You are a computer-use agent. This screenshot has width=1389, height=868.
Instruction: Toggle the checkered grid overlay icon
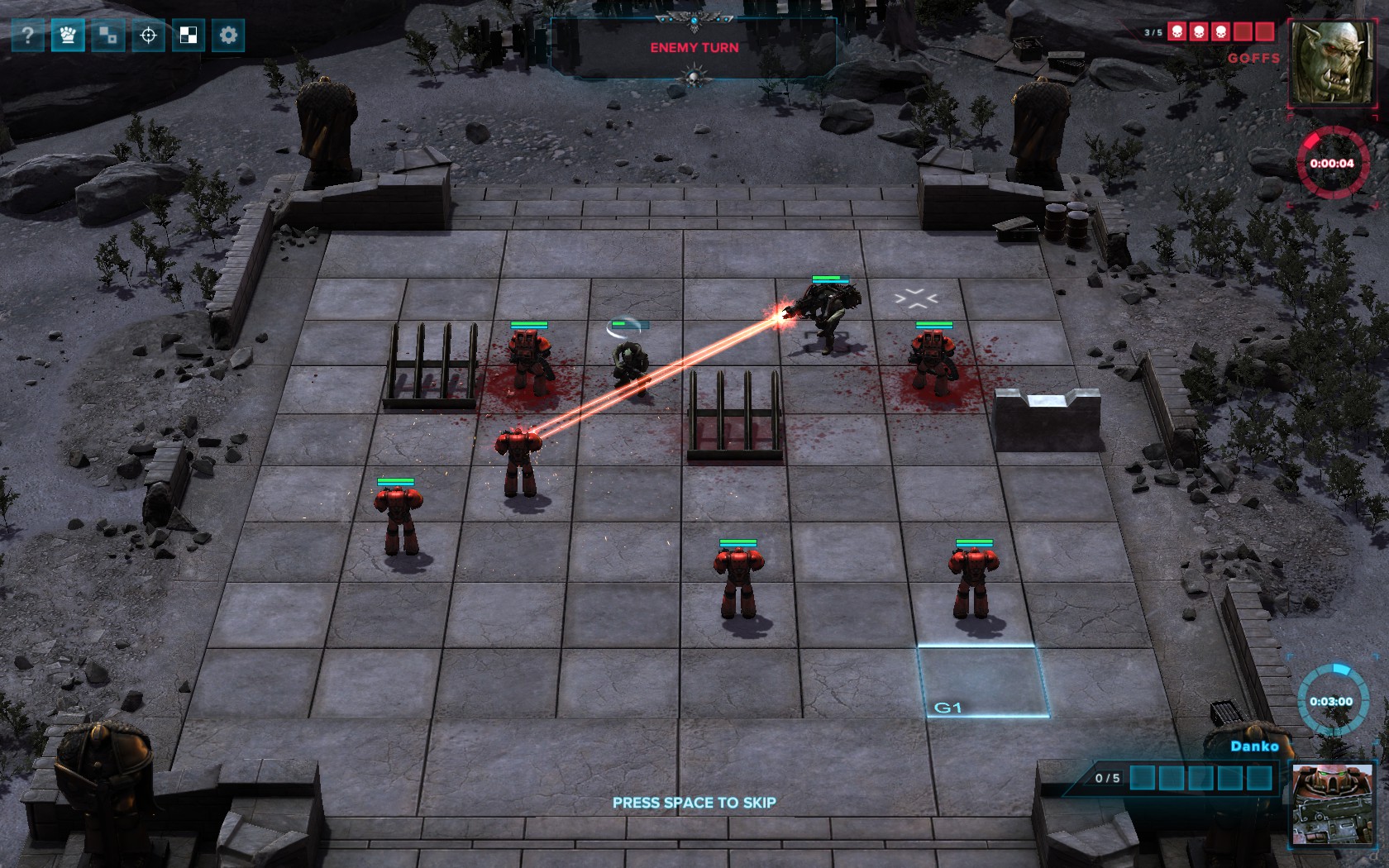pos(189,35)
